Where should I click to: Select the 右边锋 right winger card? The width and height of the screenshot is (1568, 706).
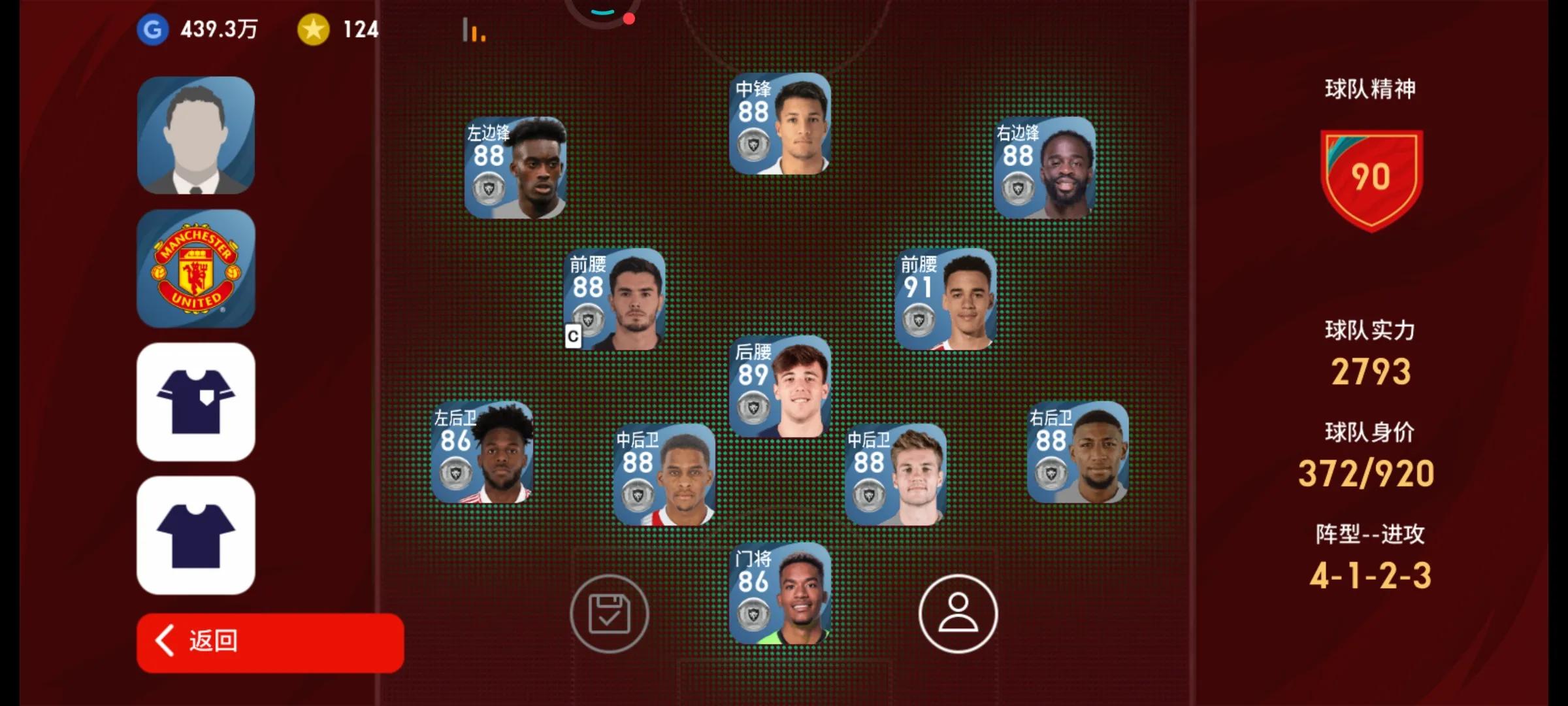click(1044, 167)
